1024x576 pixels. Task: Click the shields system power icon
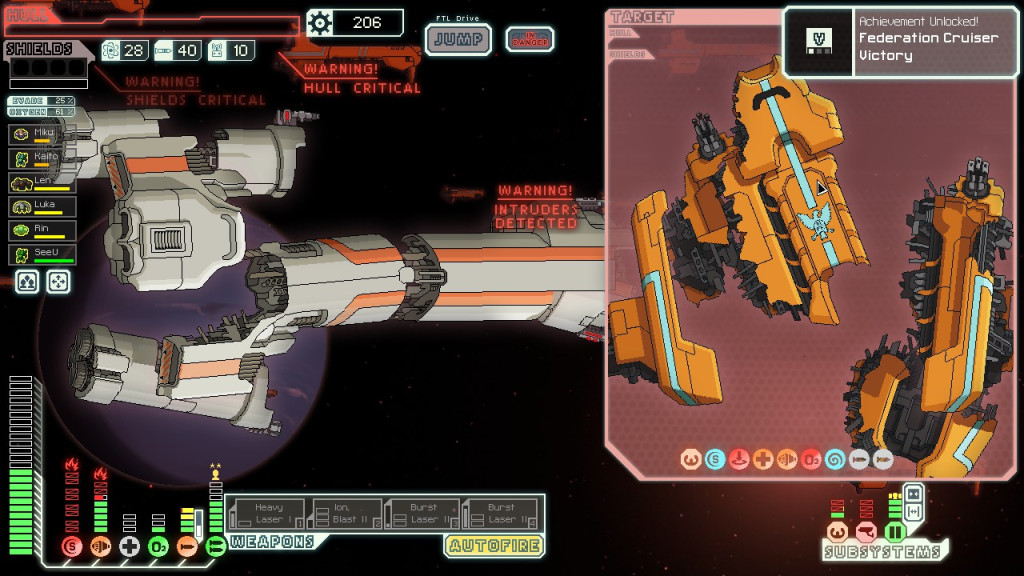(71, 546)
